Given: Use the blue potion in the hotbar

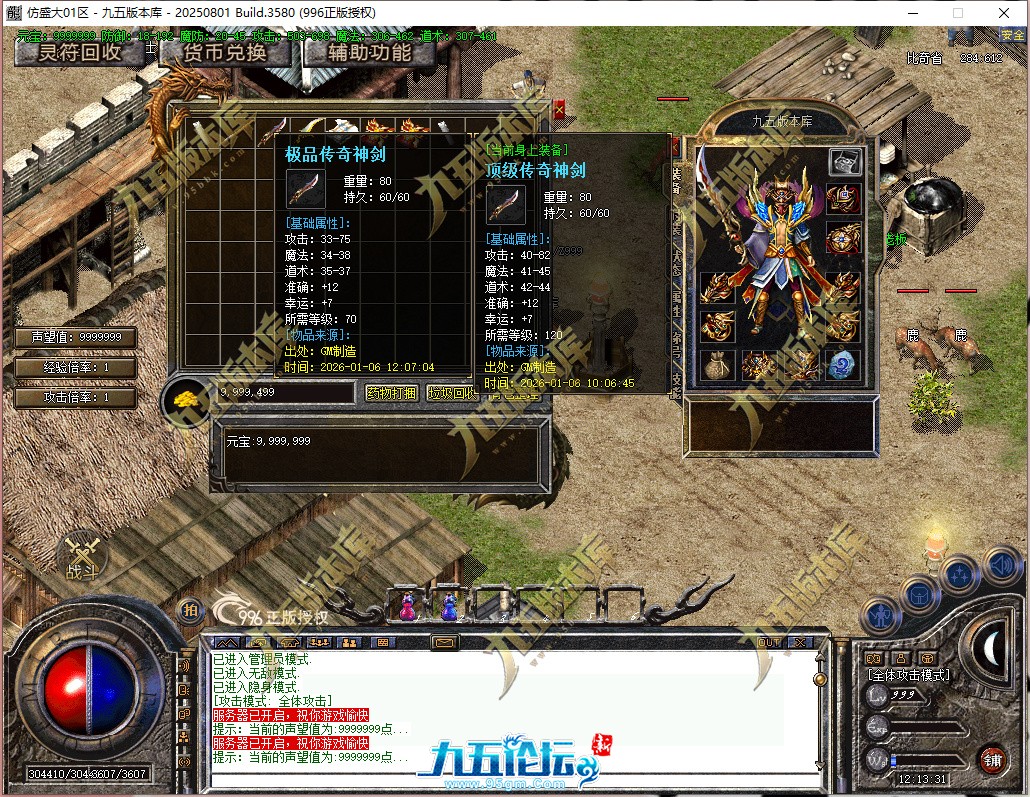Looking at the screenshot, I should tap(450, 605).
